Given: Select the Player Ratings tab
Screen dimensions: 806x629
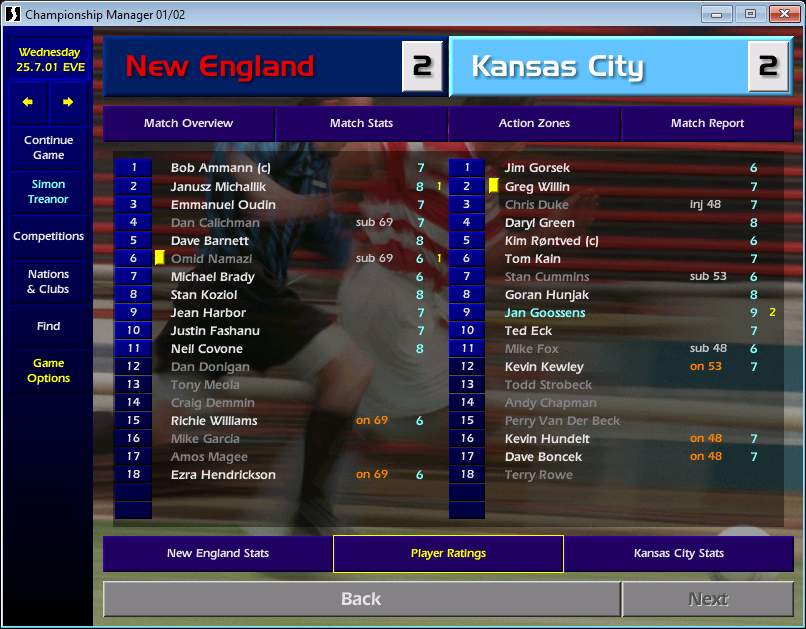Looking at the screenshot, I should click(x=448, y=554).
